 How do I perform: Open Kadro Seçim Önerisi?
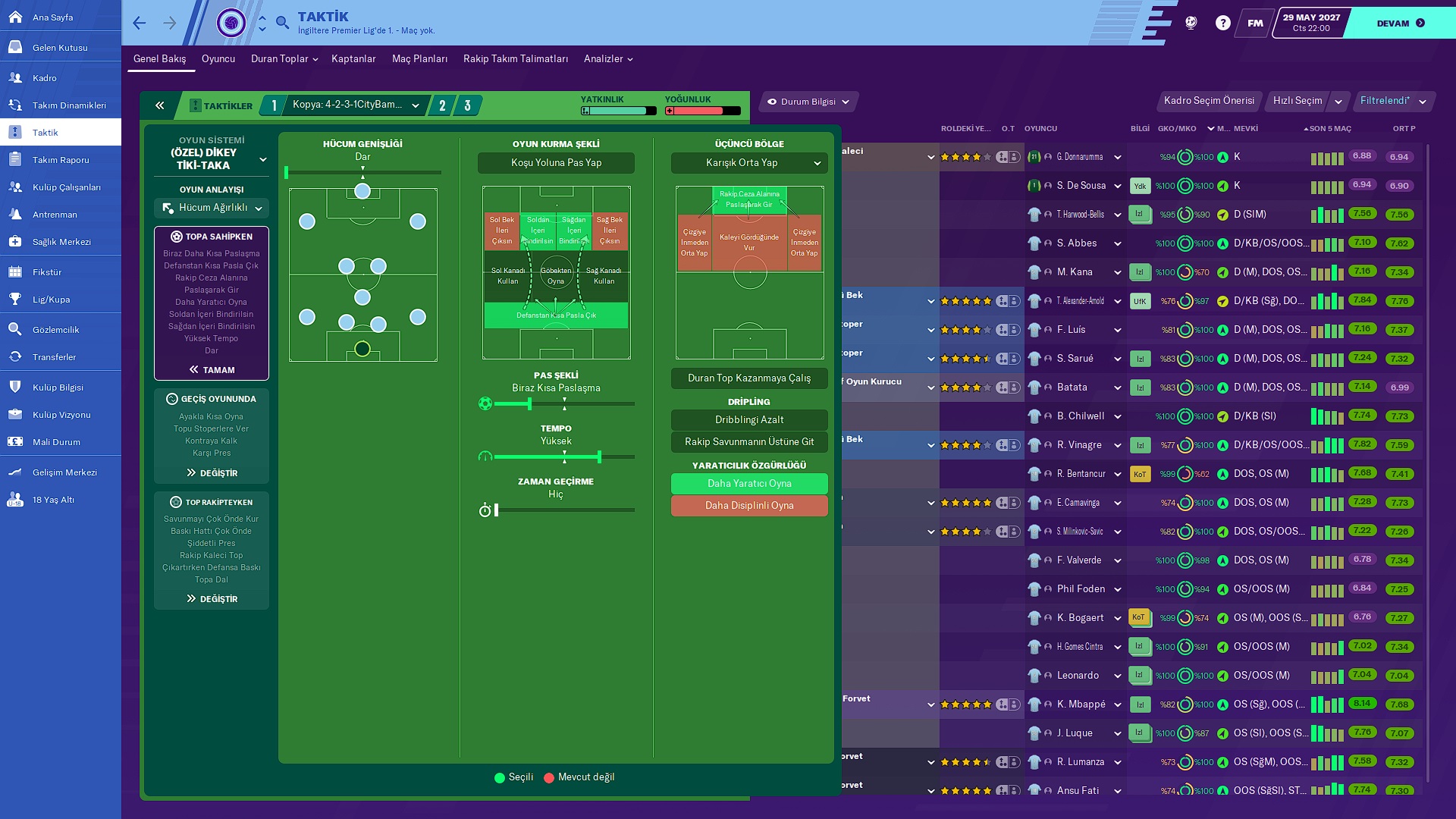1209,101
